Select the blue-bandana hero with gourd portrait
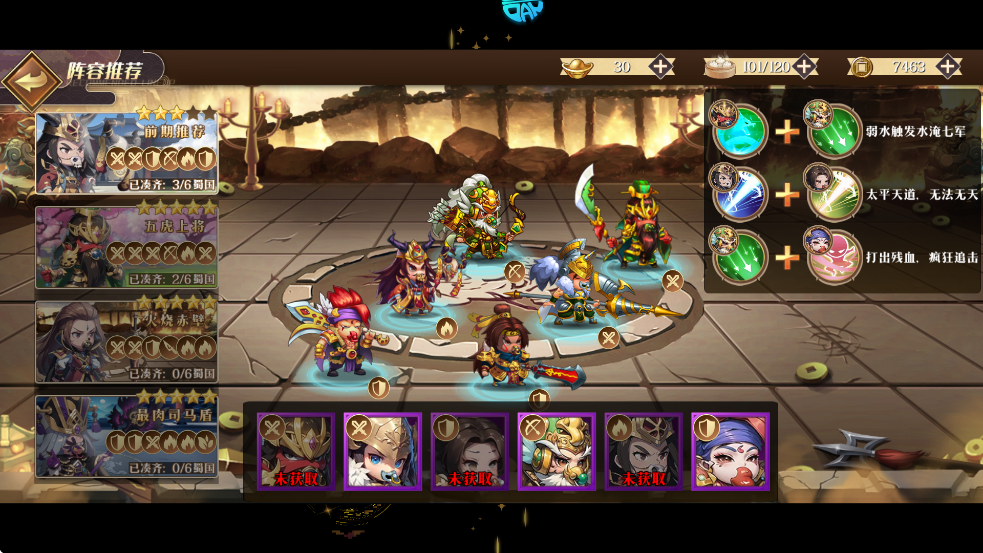 (x=730, y=452)
